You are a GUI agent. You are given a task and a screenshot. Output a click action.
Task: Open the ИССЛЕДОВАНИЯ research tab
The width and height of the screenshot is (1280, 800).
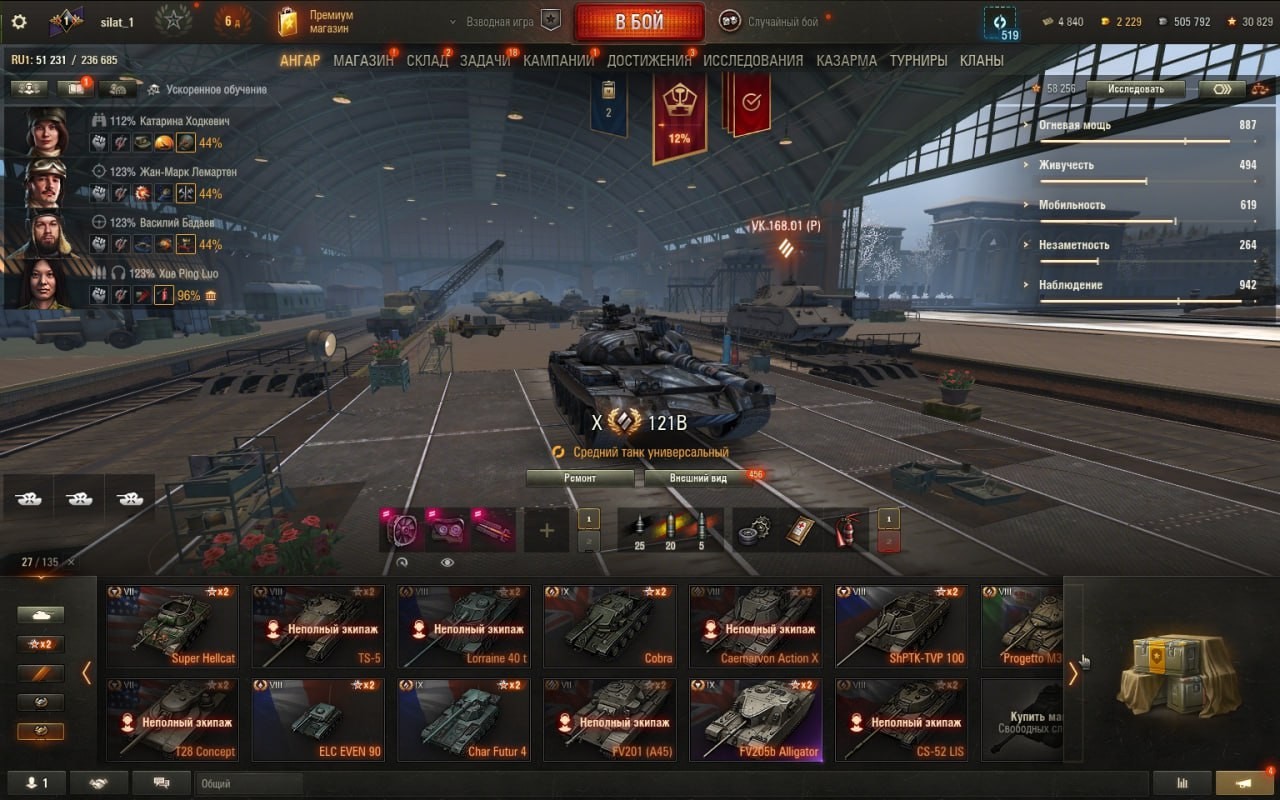coord(753,61)
